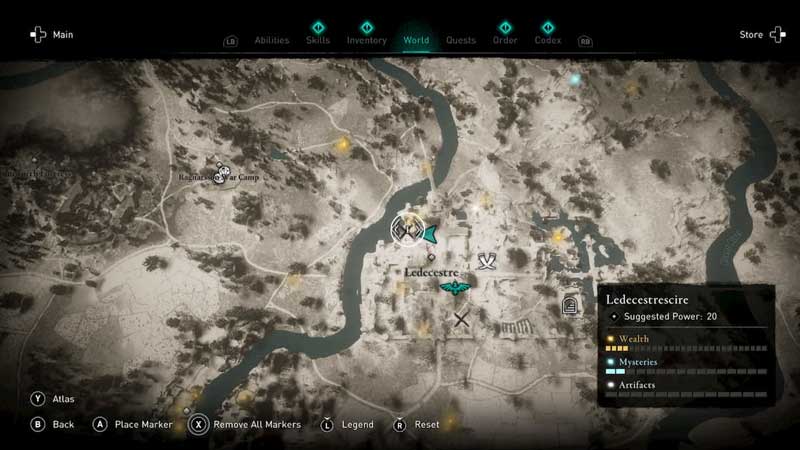Go back from the map
The height and width of the screenshot is (450, 800).
(x=54, y=424)
